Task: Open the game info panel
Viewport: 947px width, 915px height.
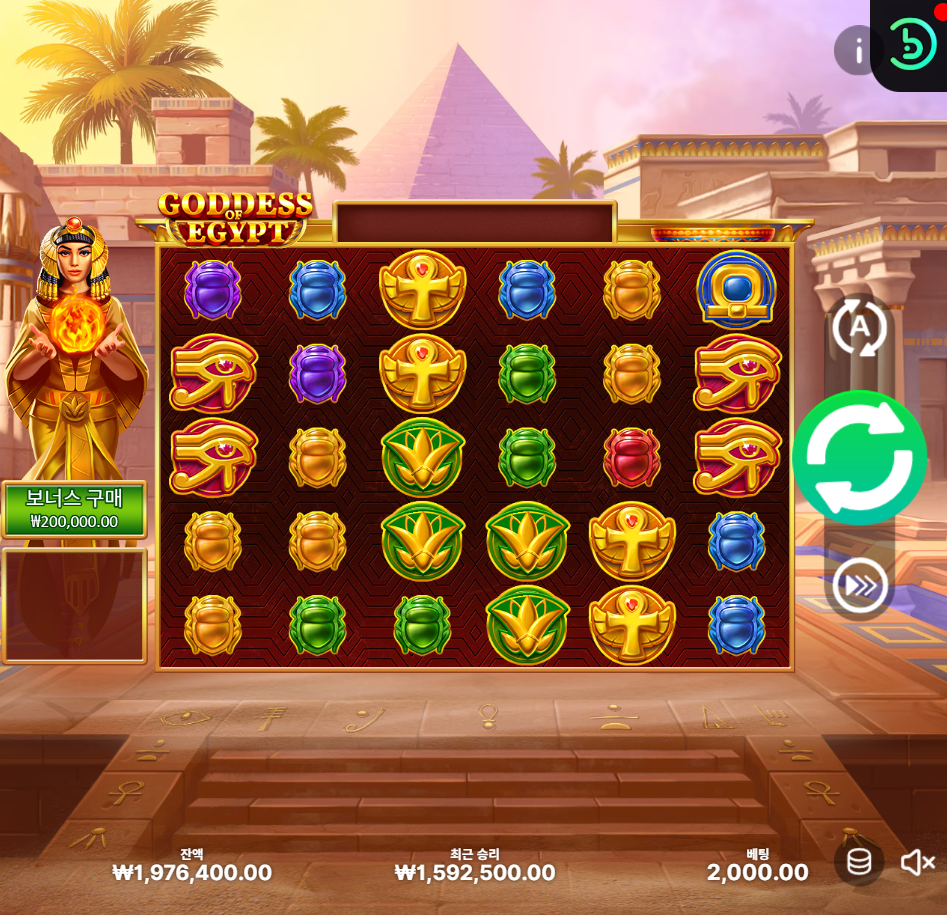Action: (857, 50)
